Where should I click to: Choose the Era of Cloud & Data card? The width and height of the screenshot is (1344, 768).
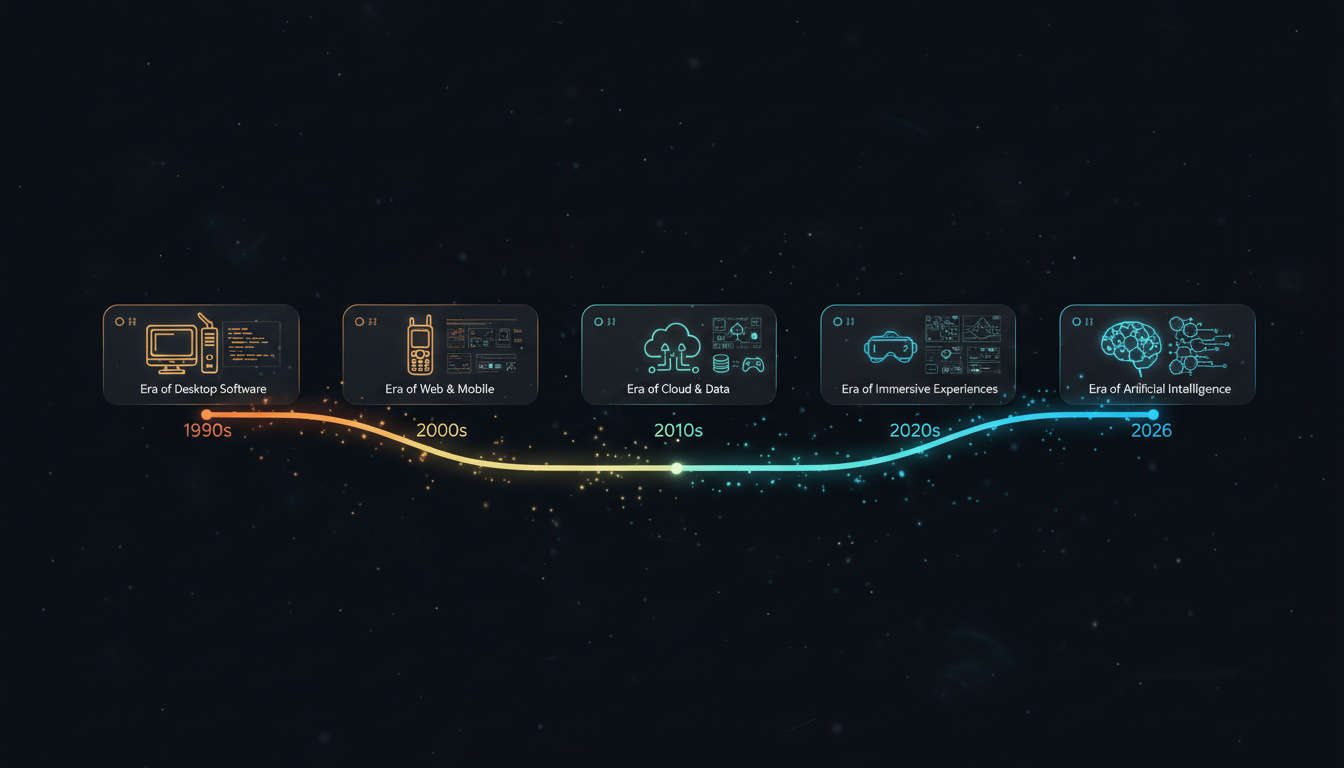click(x=679, y=354)
